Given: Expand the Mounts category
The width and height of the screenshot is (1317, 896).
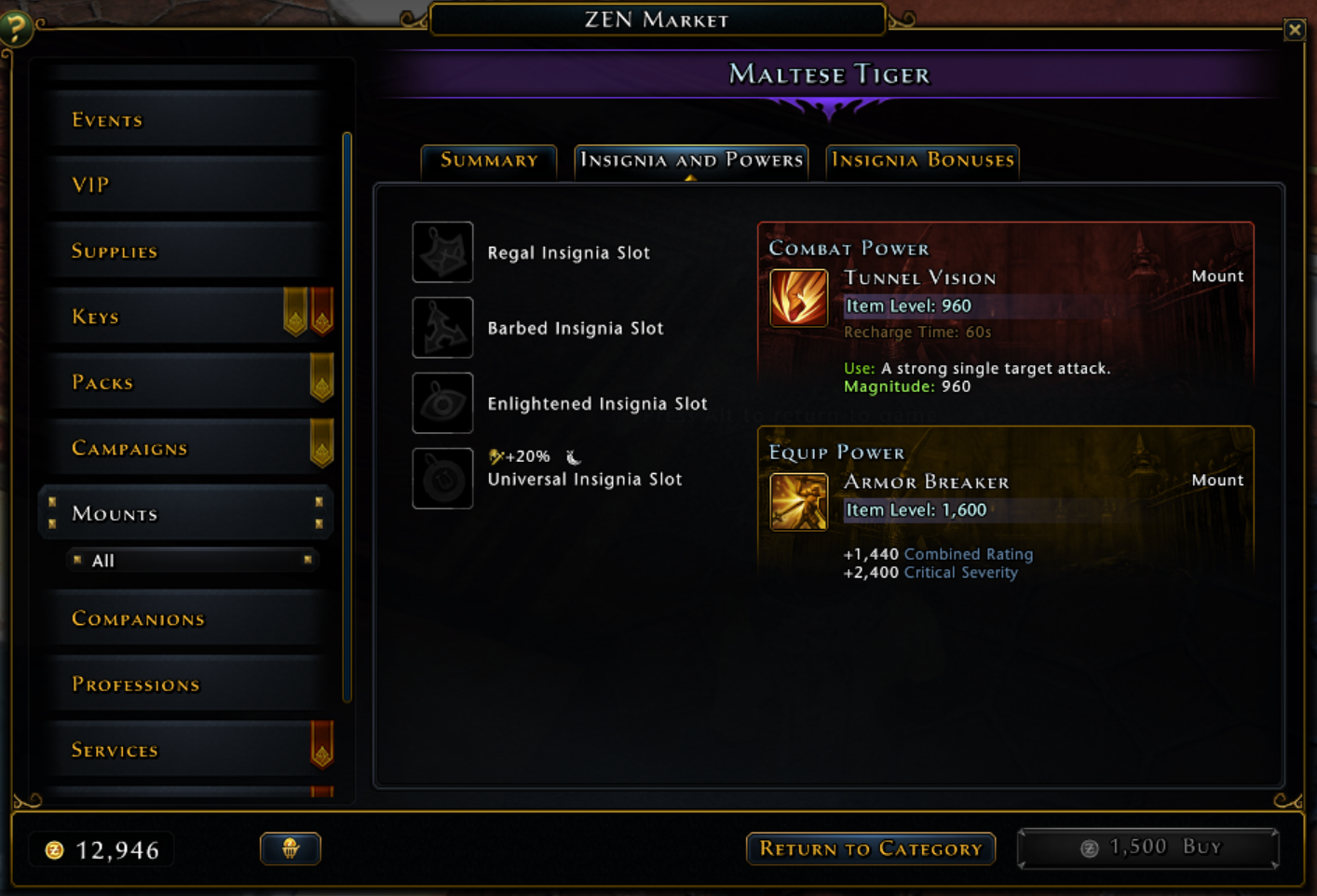Looking at the screenshot, I should [x=184, y=513].
